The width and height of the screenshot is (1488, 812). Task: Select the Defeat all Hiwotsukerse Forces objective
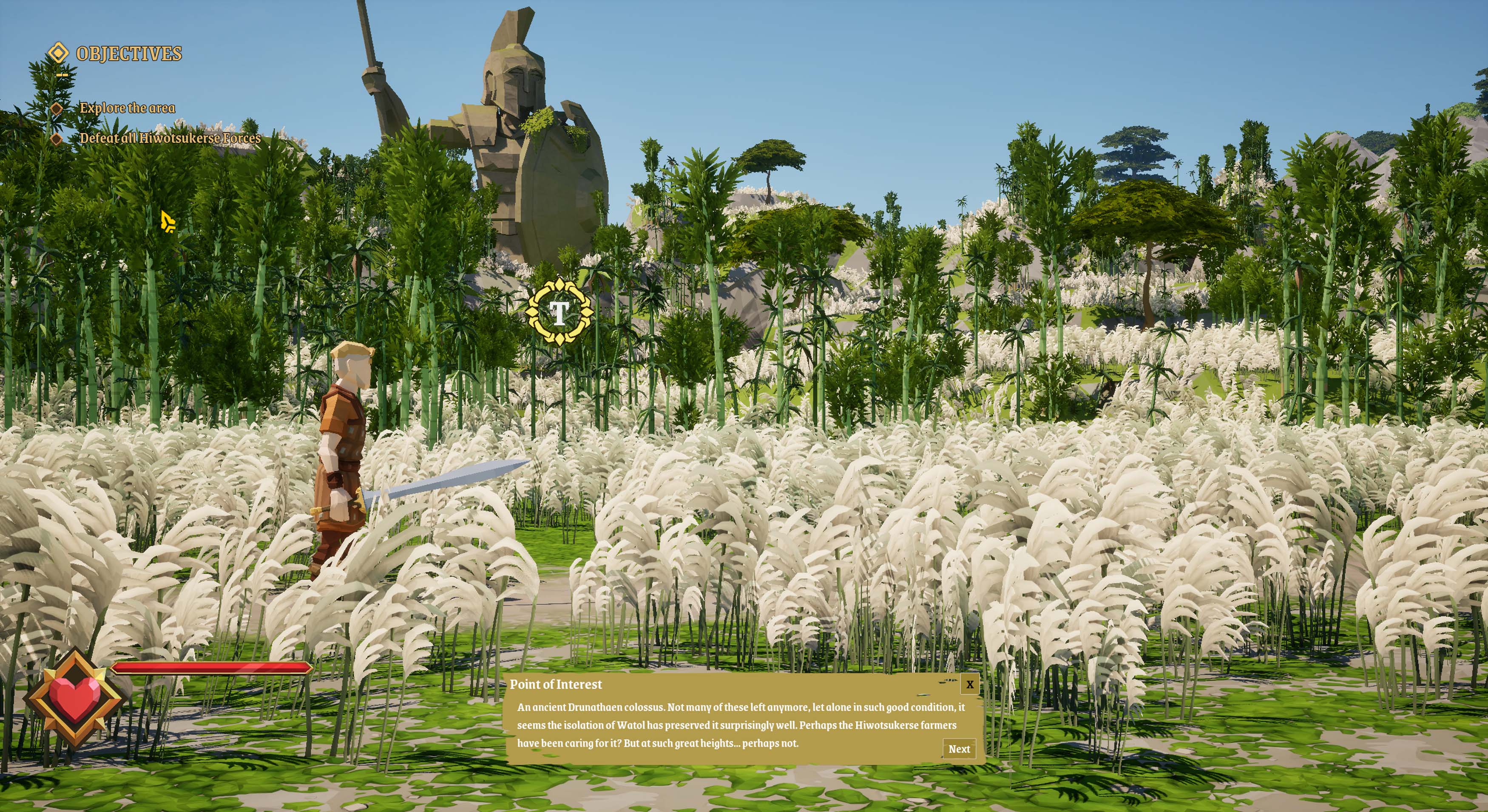[x=170, y=139]
